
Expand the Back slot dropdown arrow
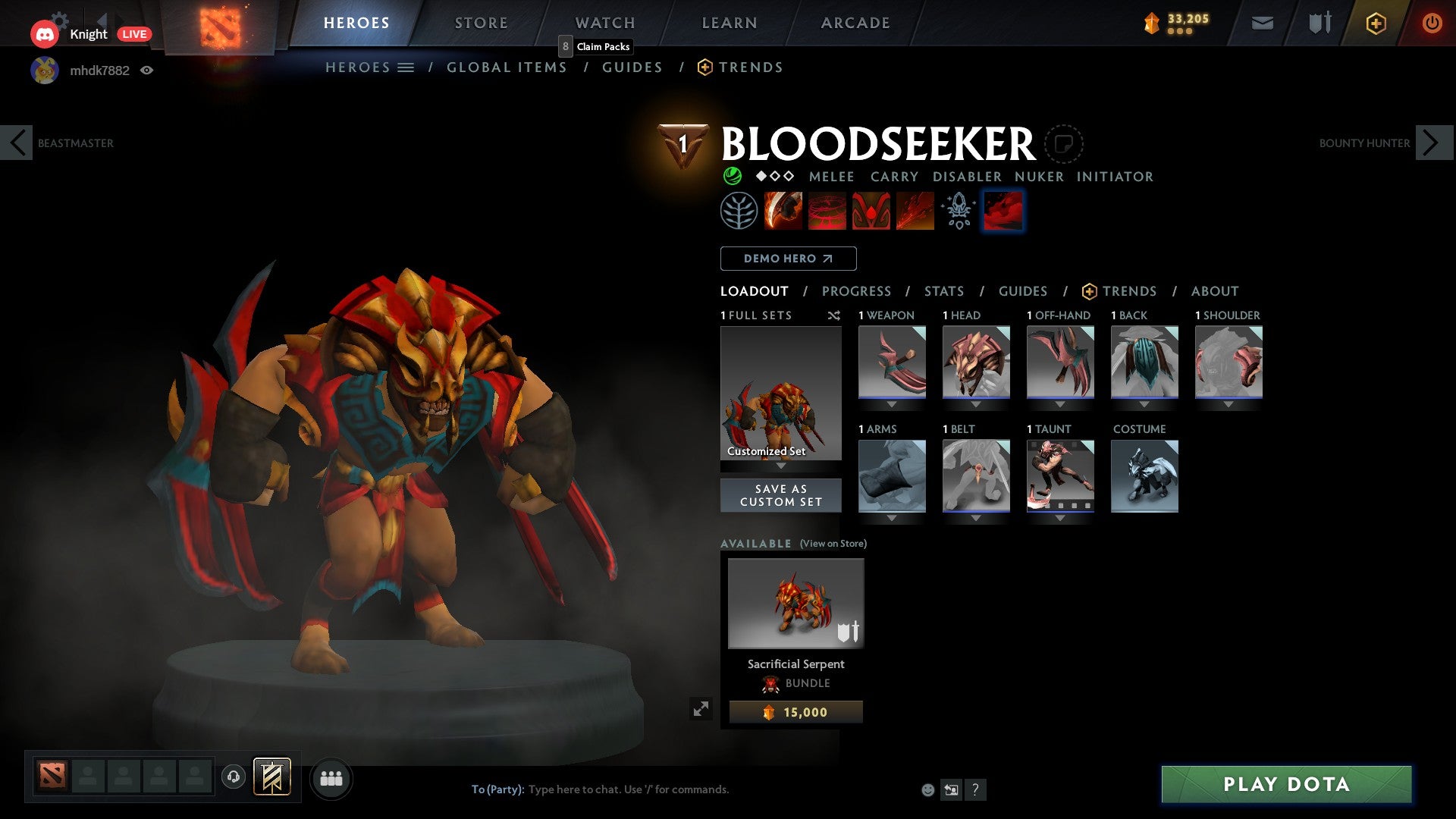click(1144, 404)
